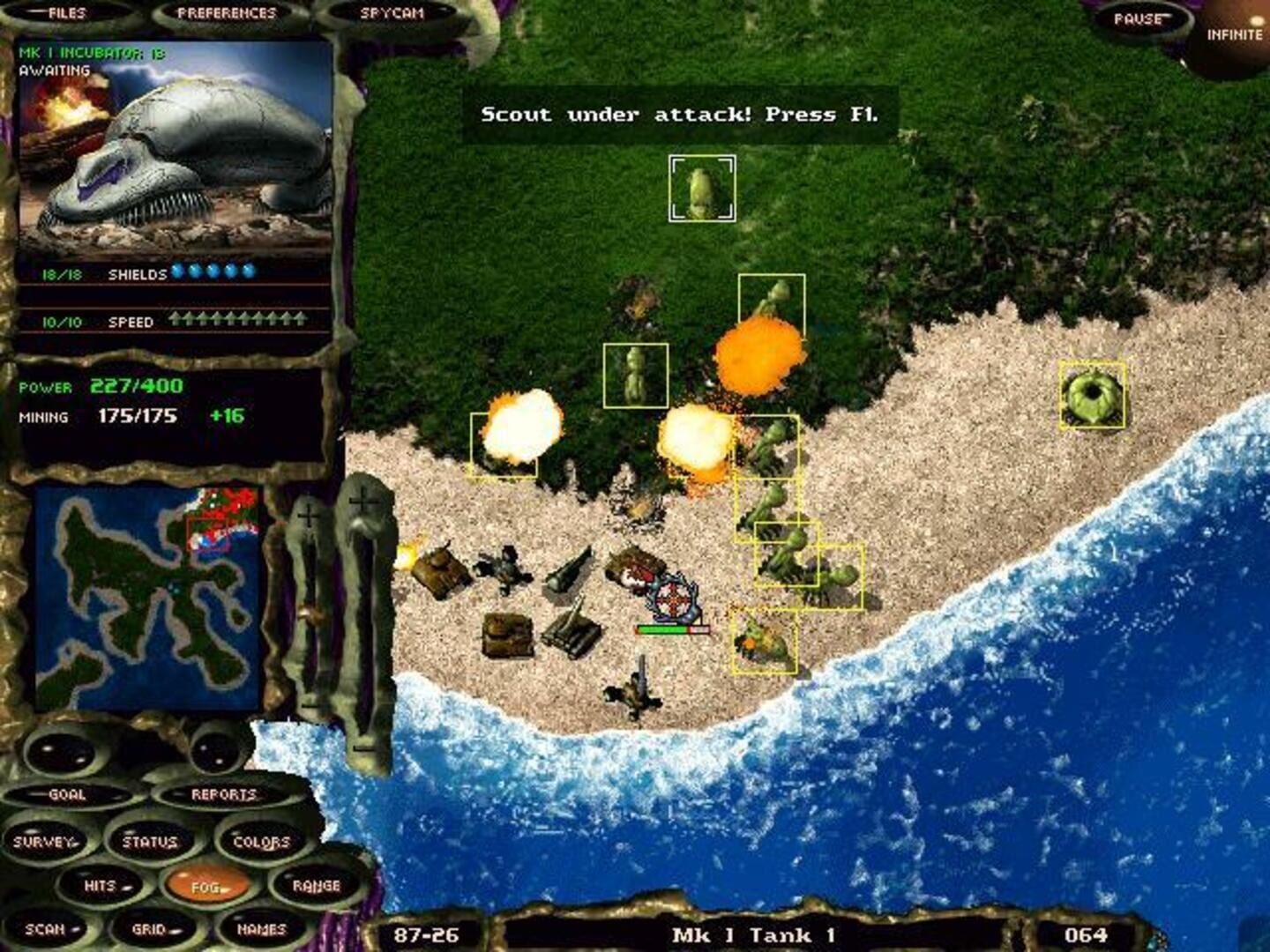Select the scout highlighted with white brackets
1270x952 pixels.
click(703, 187)
